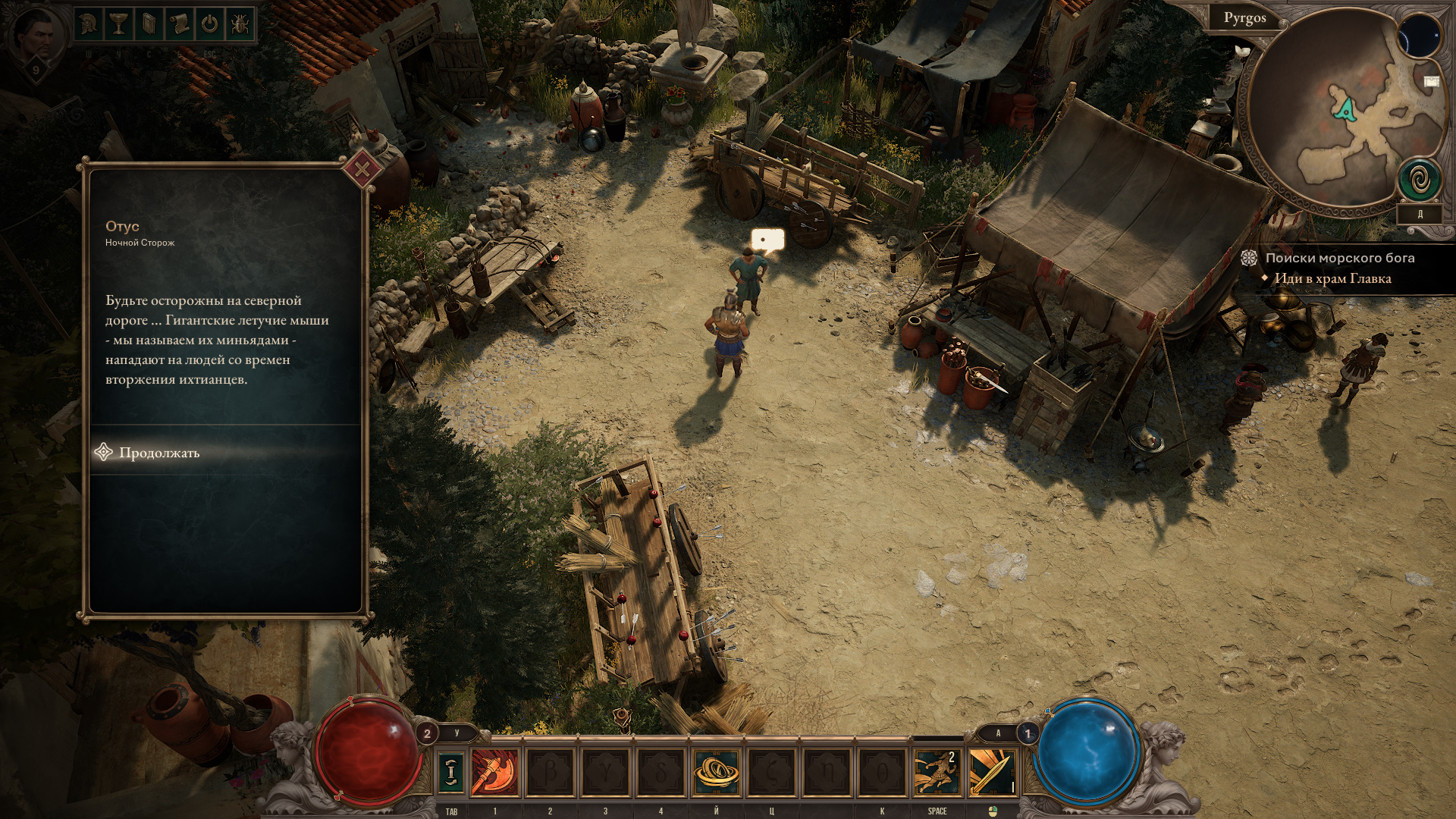Viewport: 1456px width, 819px height.
Task: Click "Продолжать" to continue the dialogue
Action: click(159, 453)
